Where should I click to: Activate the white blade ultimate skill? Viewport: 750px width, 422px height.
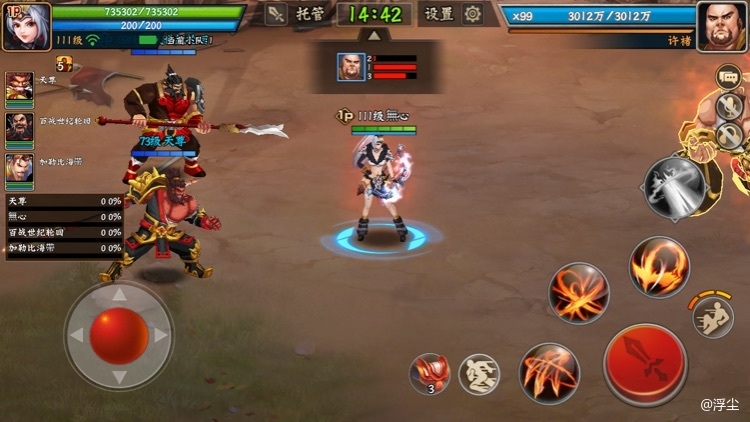pyautogui.click(x=673, y=187)
